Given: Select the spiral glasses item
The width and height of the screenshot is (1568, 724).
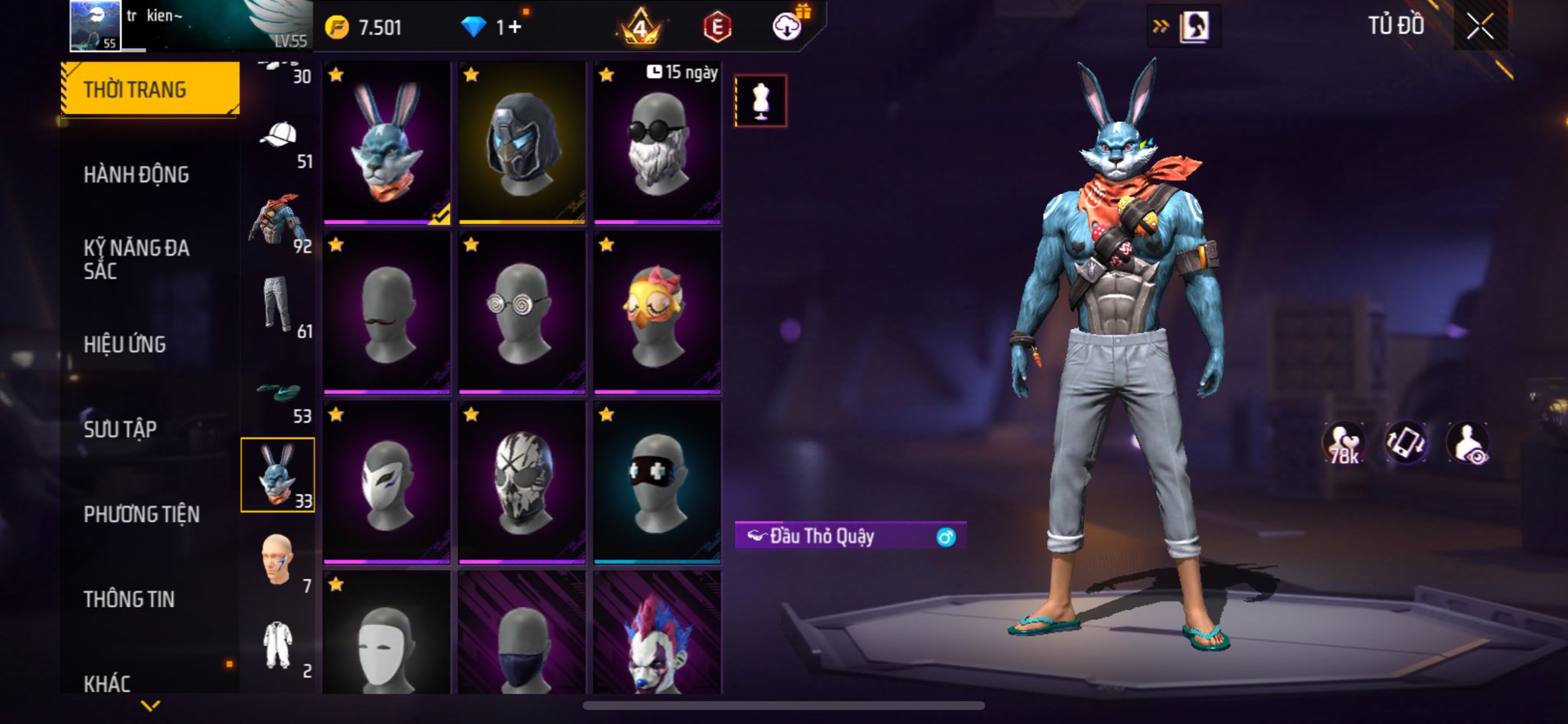Looking at the screenshot, I should point(522,313).
